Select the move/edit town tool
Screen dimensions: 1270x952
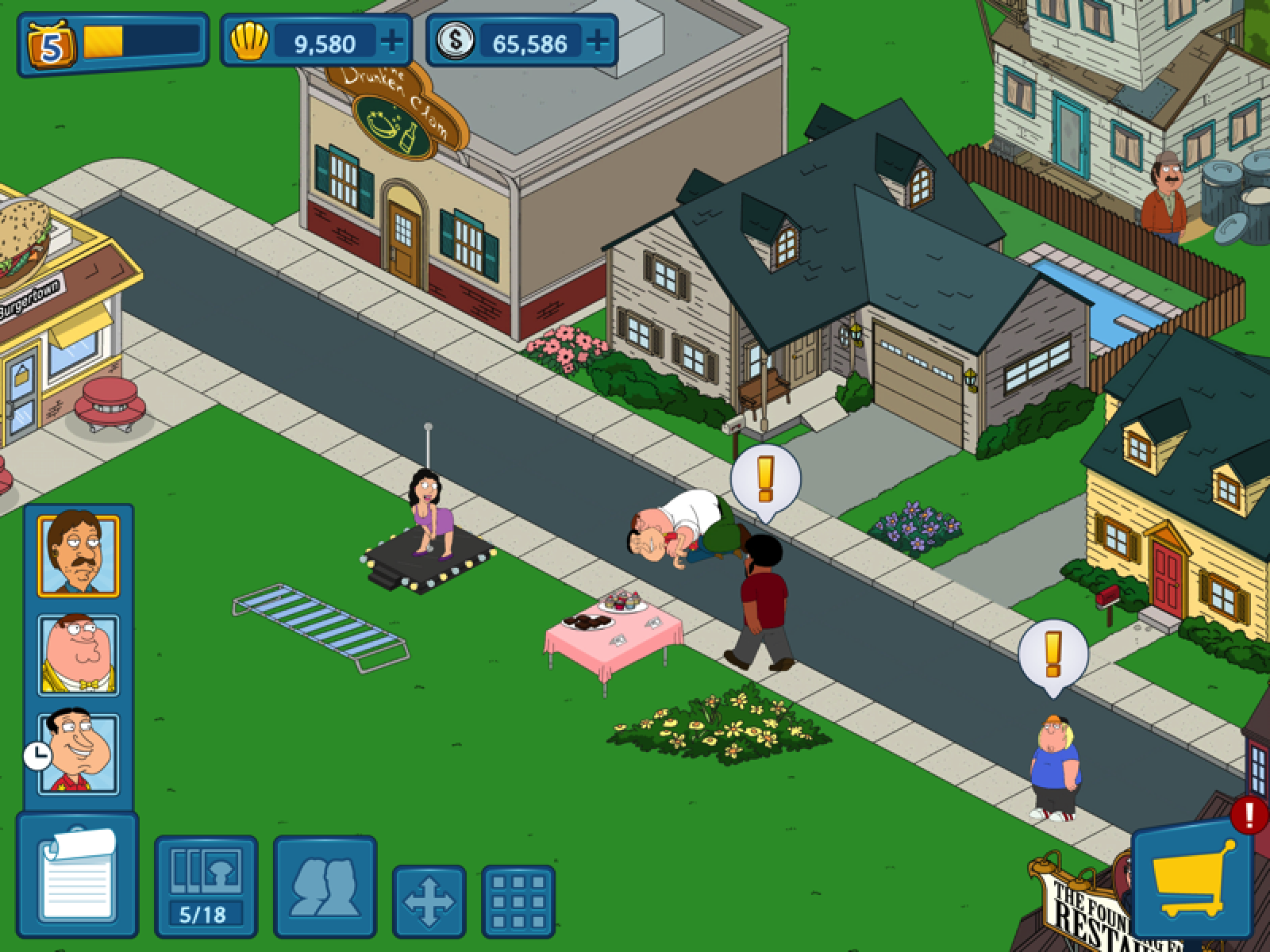pos(429,902)
